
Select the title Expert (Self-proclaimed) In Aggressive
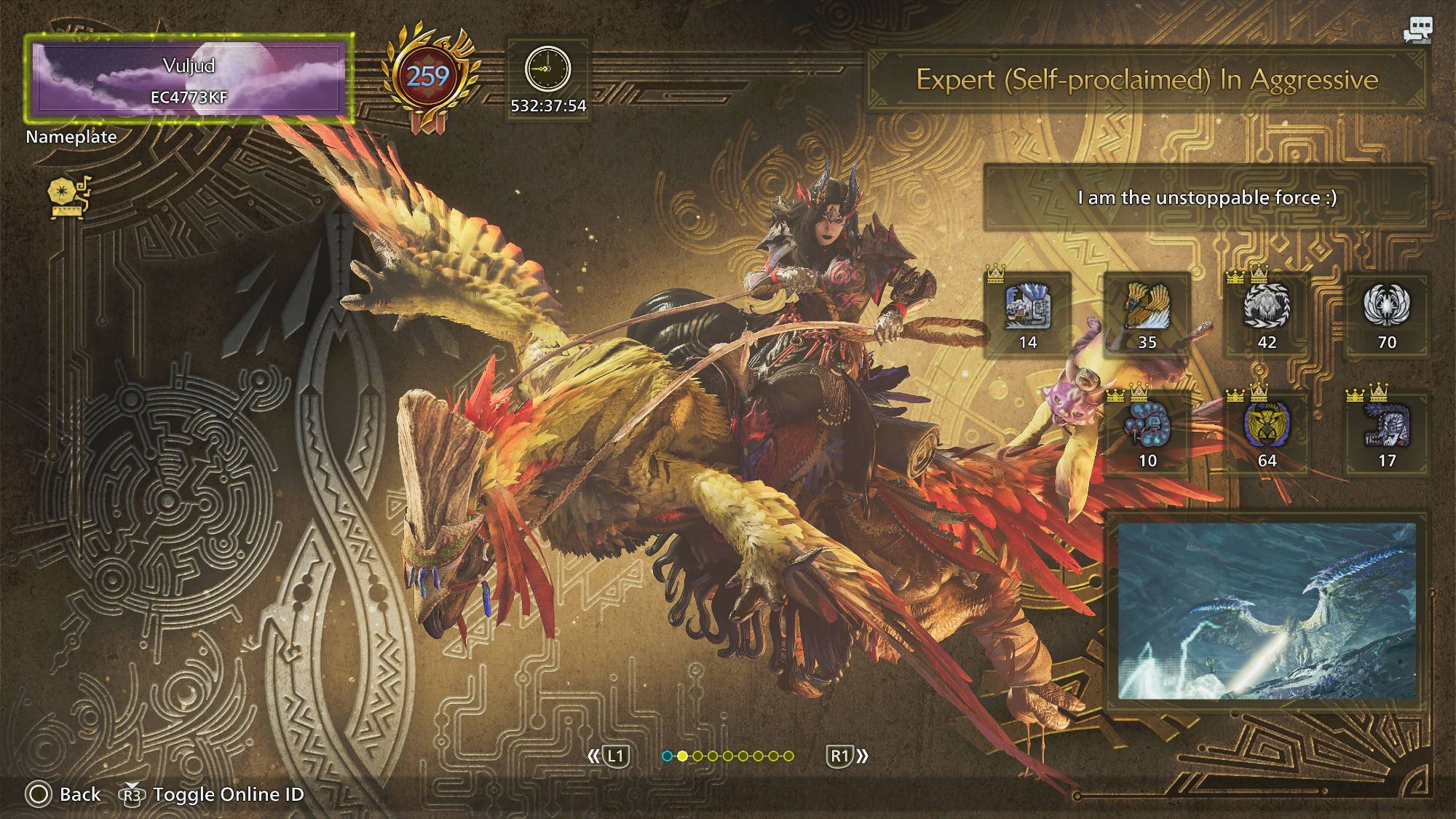click(x=1146, y=79)
